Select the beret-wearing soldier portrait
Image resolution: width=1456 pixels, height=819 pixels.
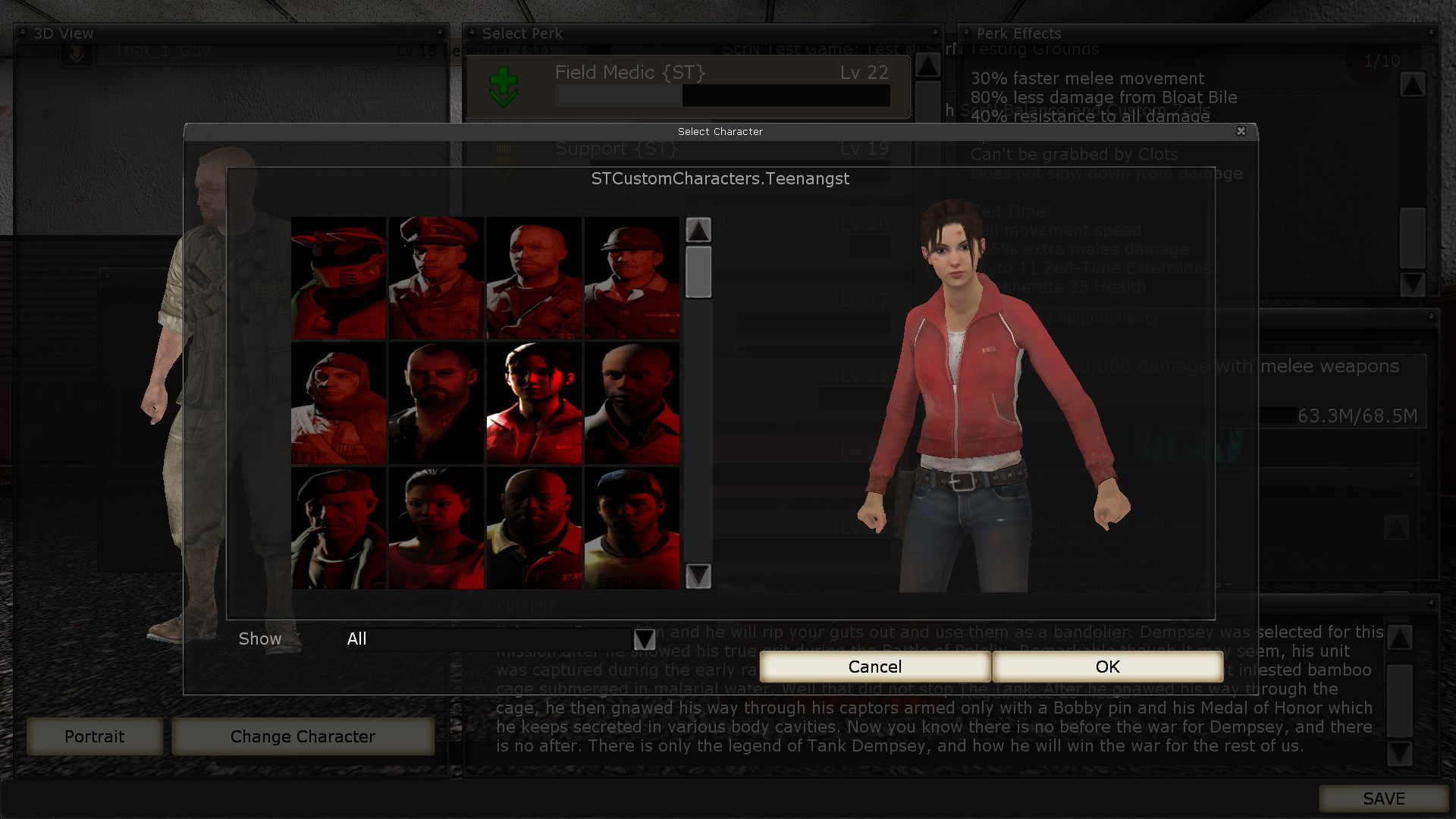coord(337,527)
